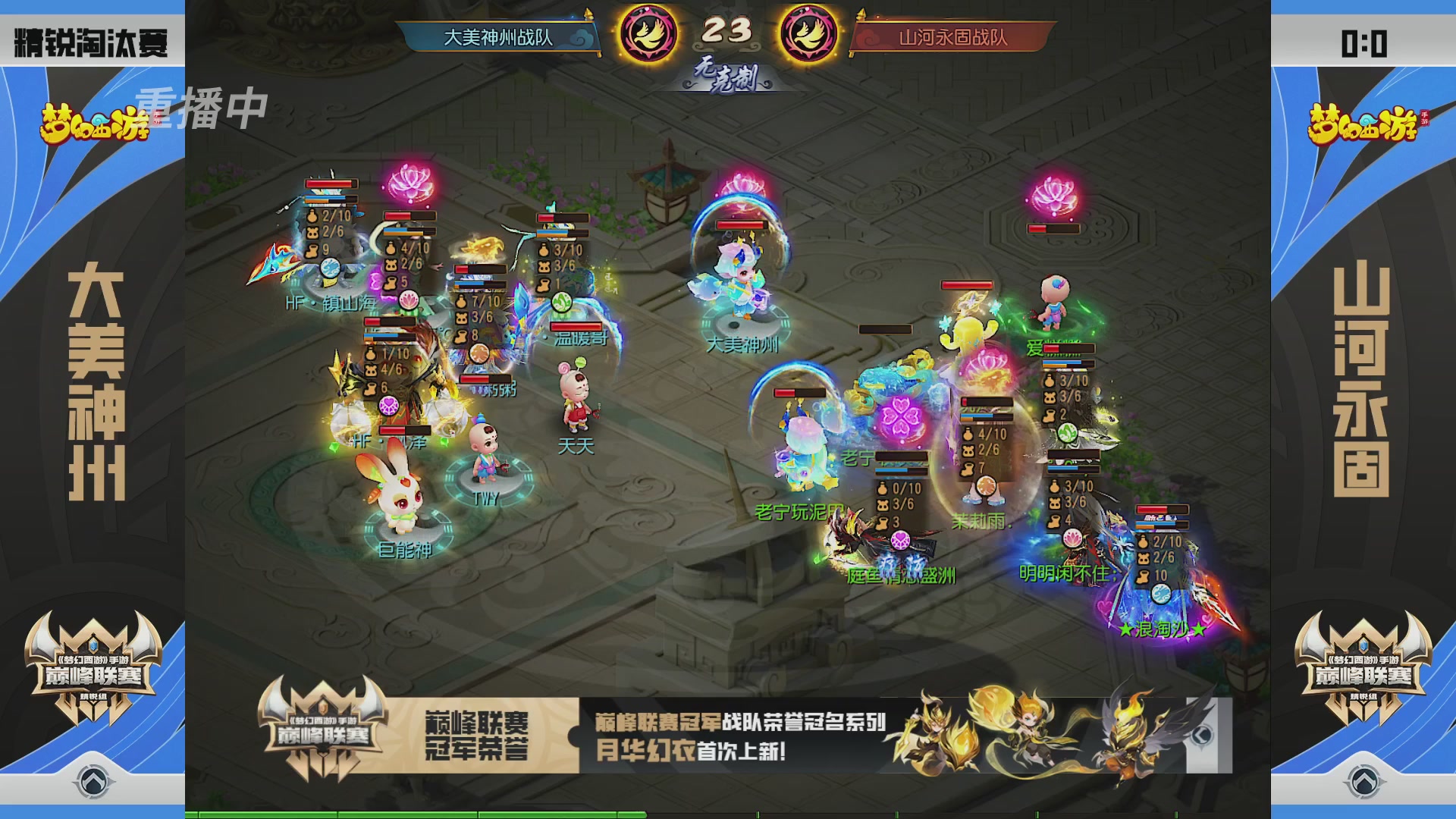
Task: Select the blue water-orb buff icon near HF·镇山海
Action: point(331,268)
